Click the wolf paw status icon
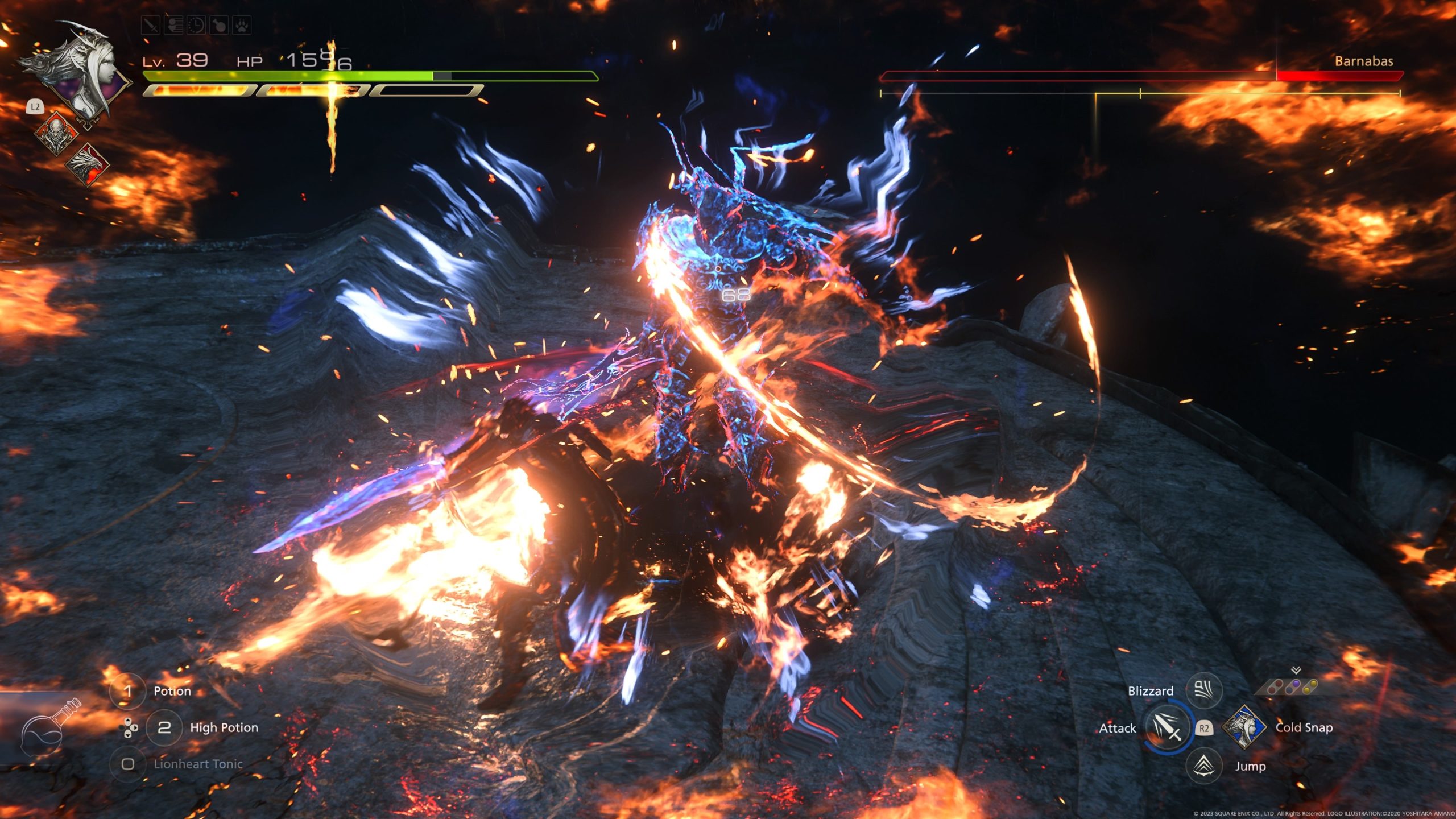The width and height of the screenshot is (1456, 819). tap(241, 26)
